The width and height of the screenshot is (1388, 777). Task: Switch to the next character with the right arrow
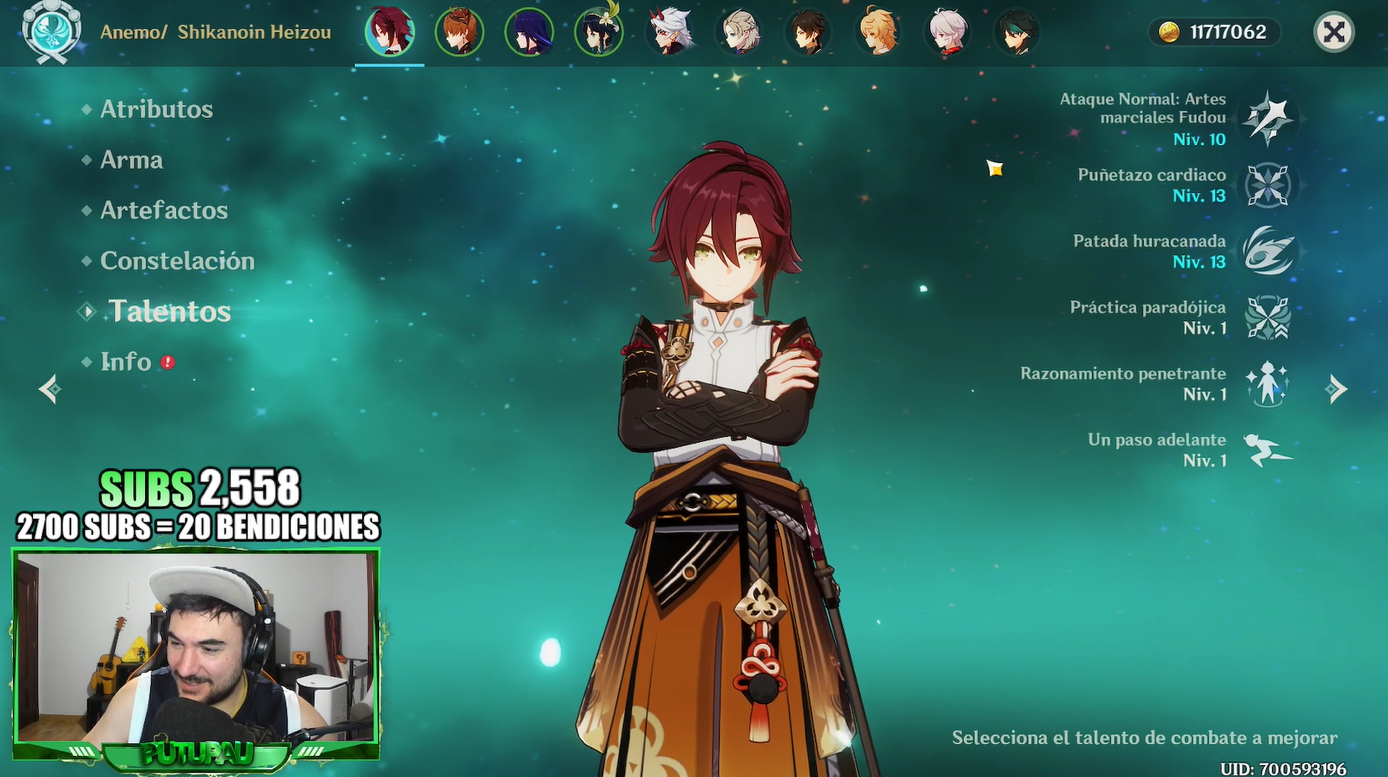1337,389
